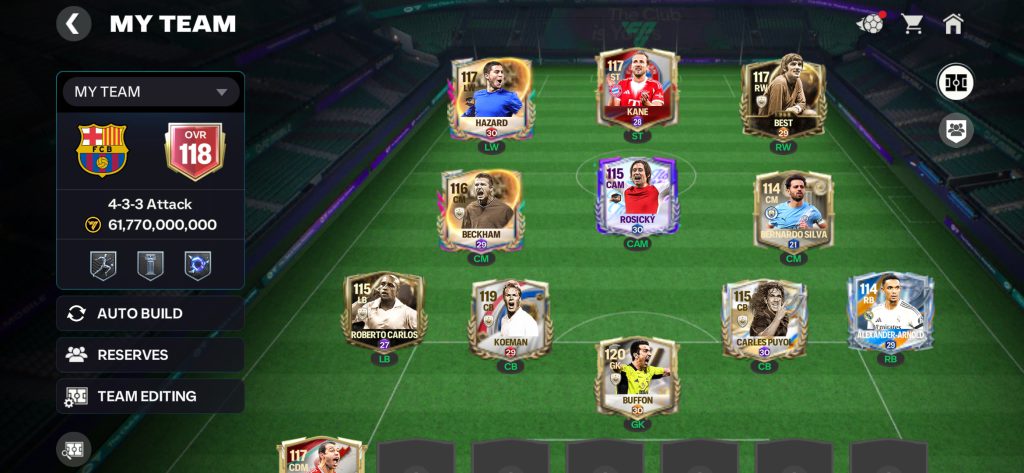This screenshot has width=1024, height=473.
Task: Open the store via cart icon
Action: (912, 23)
